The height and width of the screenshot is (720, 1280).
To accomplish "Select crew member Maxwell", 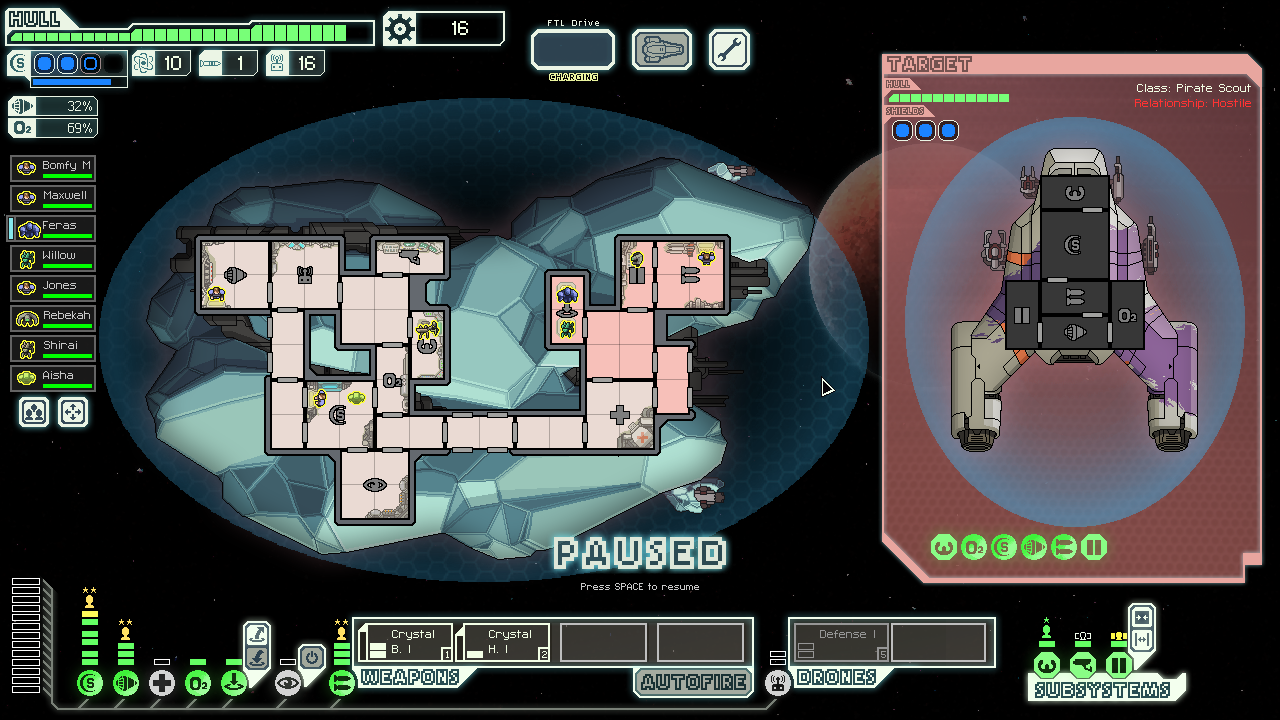I will point(53,198).
